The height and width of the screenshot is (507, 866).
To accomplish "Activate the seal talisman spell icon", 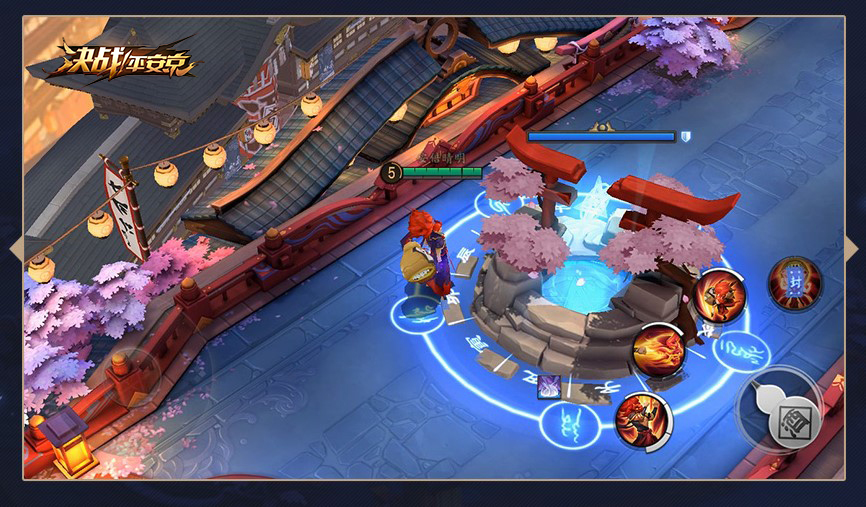I will [795, 283].
